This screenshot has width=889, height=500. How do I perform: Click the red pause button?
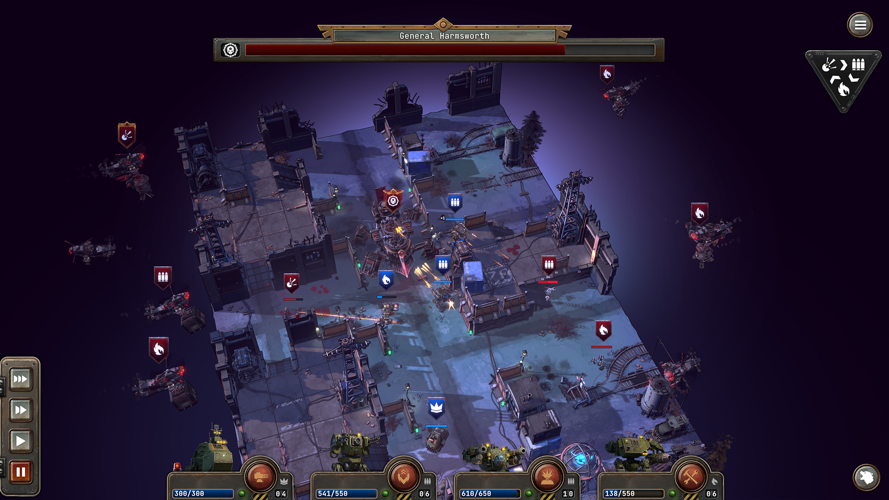coord(20,472)
